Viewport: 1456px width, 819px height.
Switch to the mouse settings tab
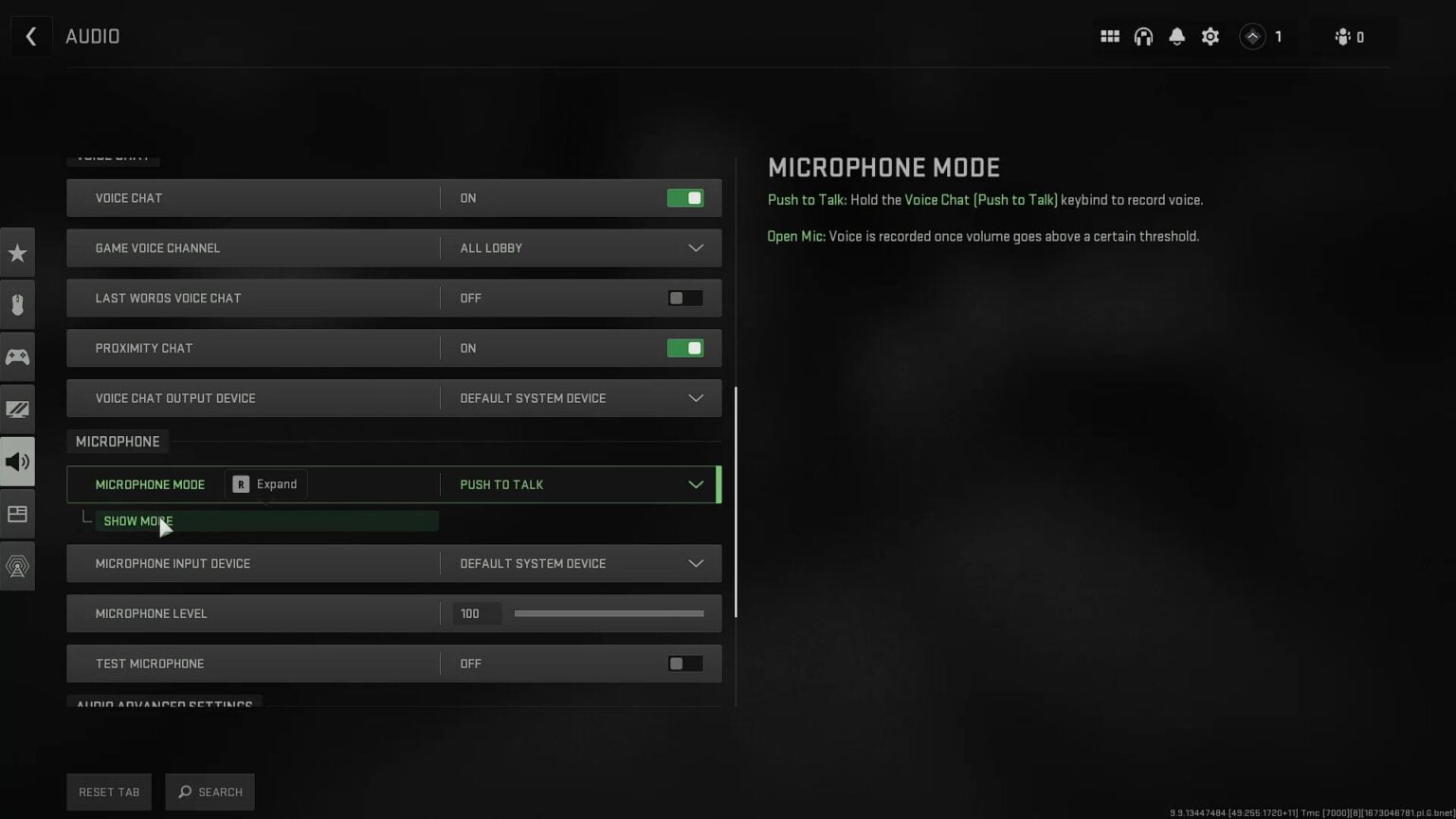[x=17, y=304]
